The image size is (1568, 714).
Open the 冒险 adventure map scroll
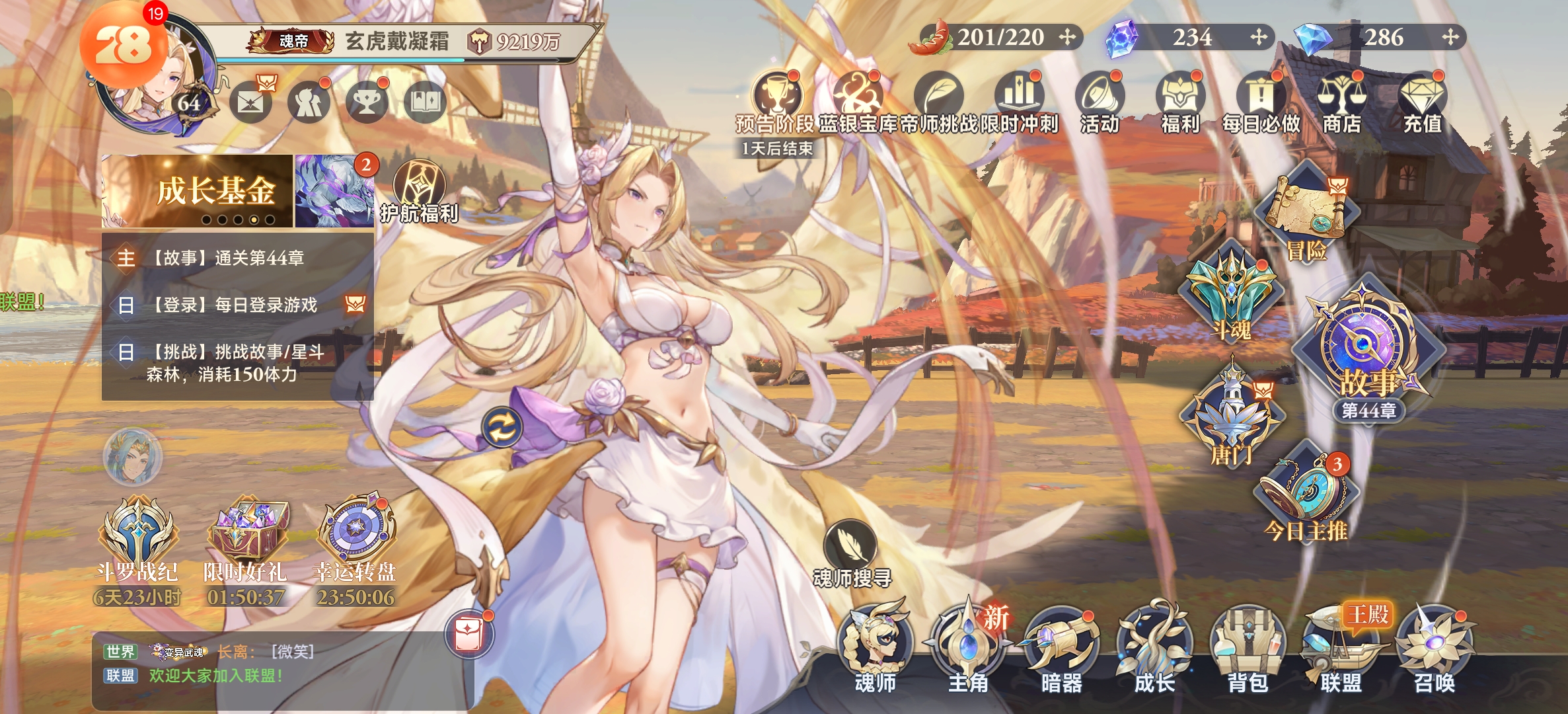pyautogui.click(x=1308, y=212)
